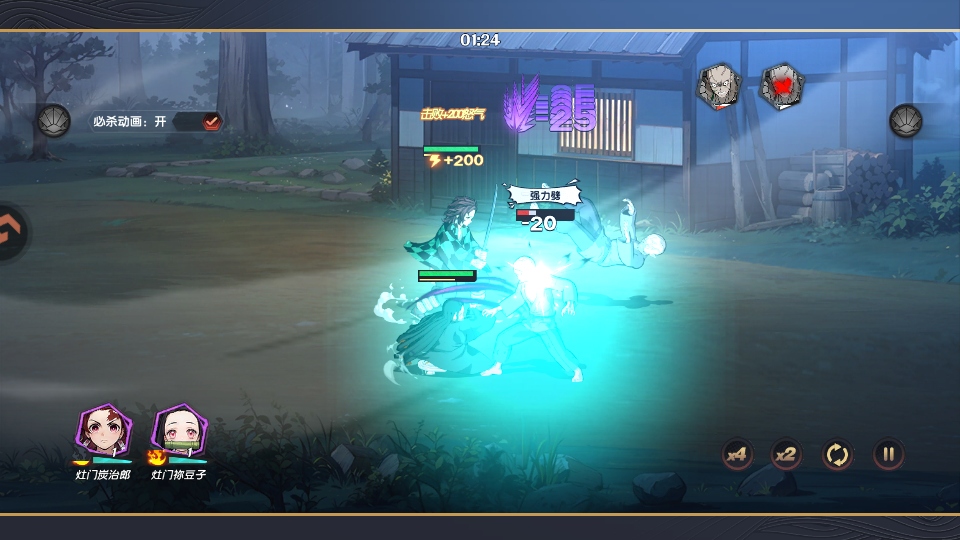The height and width of the screenshot is (540, 960).
Task: Set battle speed to x4
Action: tap(738, 455)
